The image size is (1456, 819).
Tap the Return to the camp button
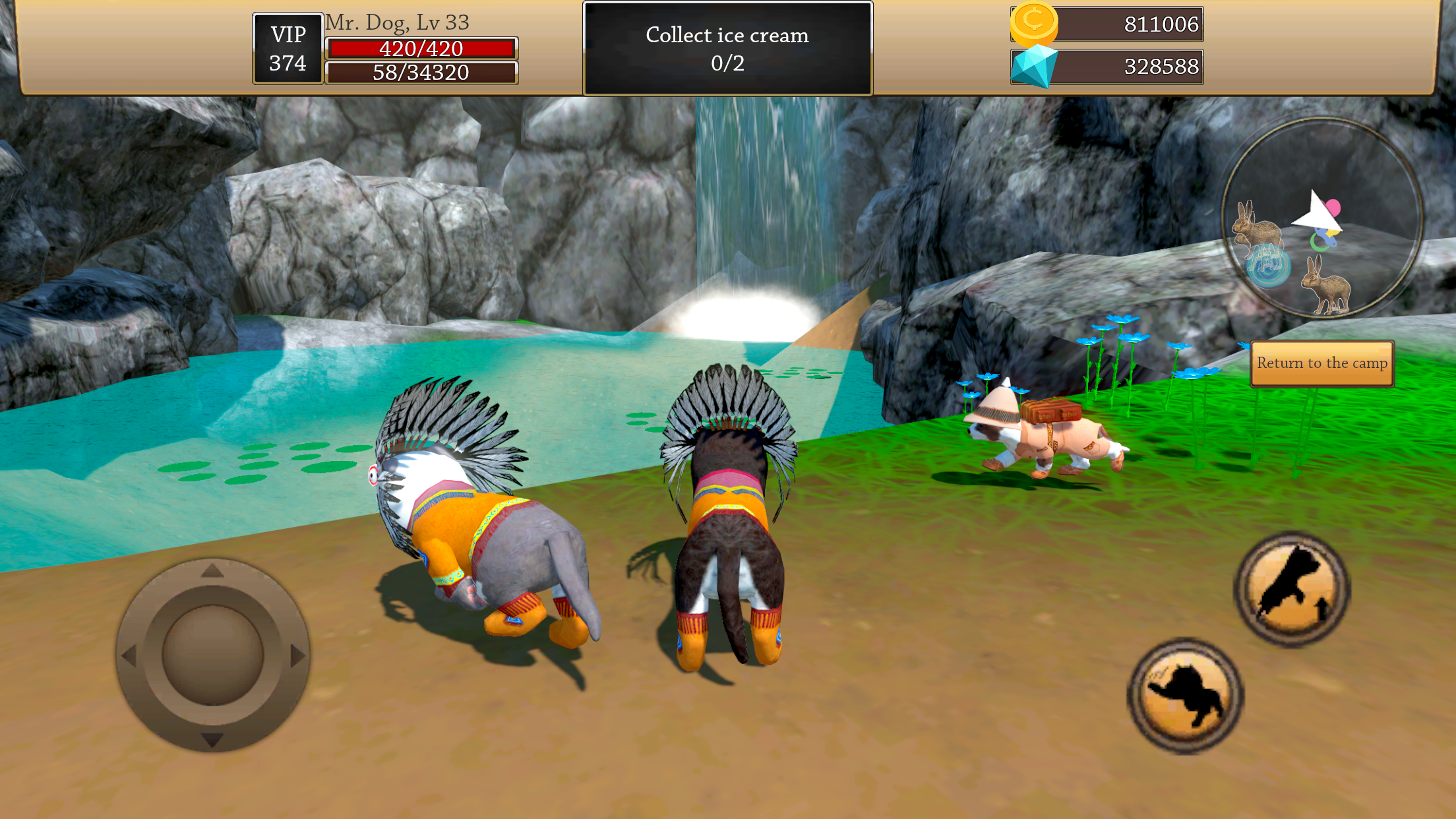pos(1321,363)
